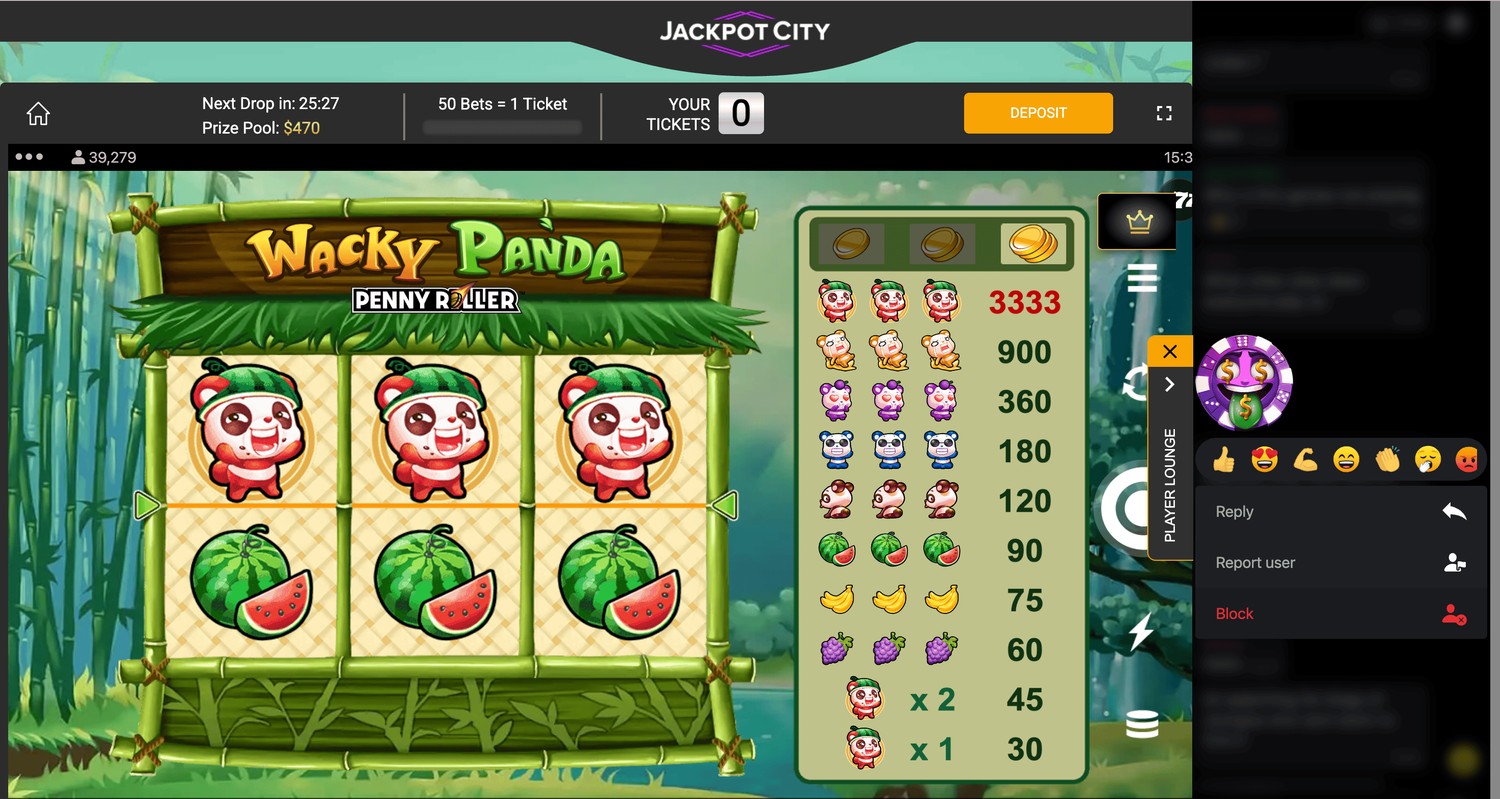Image resolution: width=1500 pixels, height=799 pixels.
Task: Open the crown rewards panel
Action: click(x=1139, y=222)
